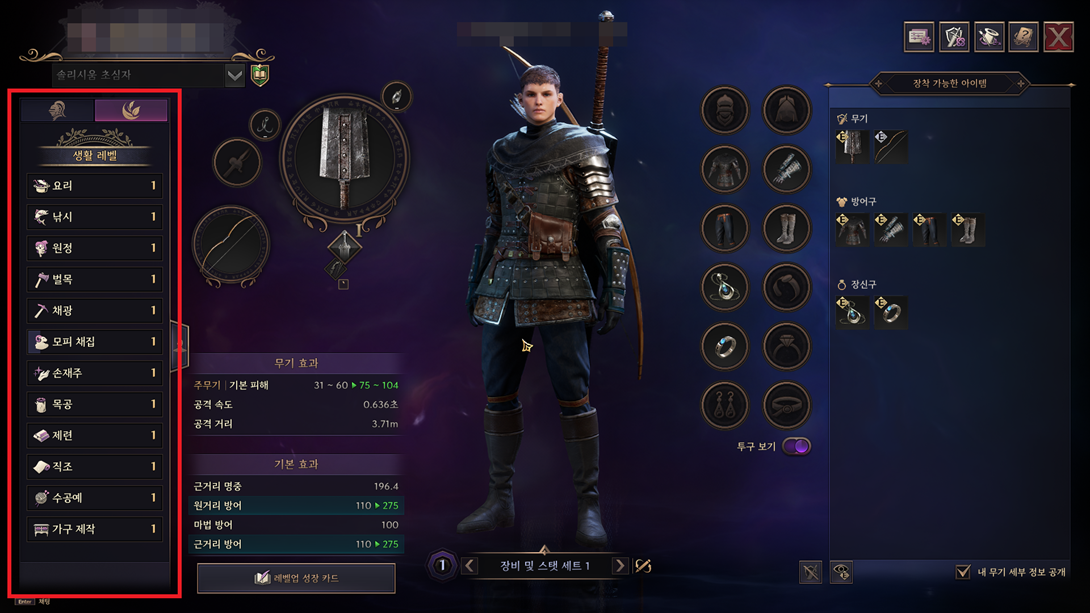The width and height of the screenshot is (1090, 613).
Task: Select the longbow secondary weapon slot
Action: 230,245
